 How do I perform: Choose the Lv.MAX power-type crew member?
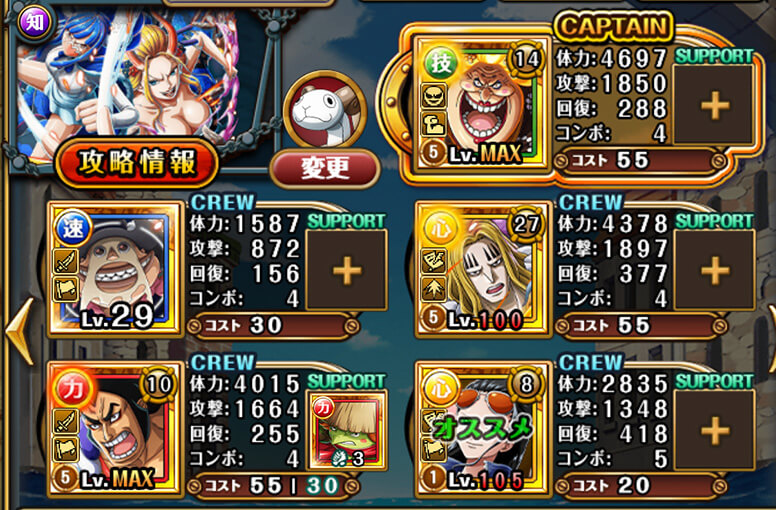109,430
